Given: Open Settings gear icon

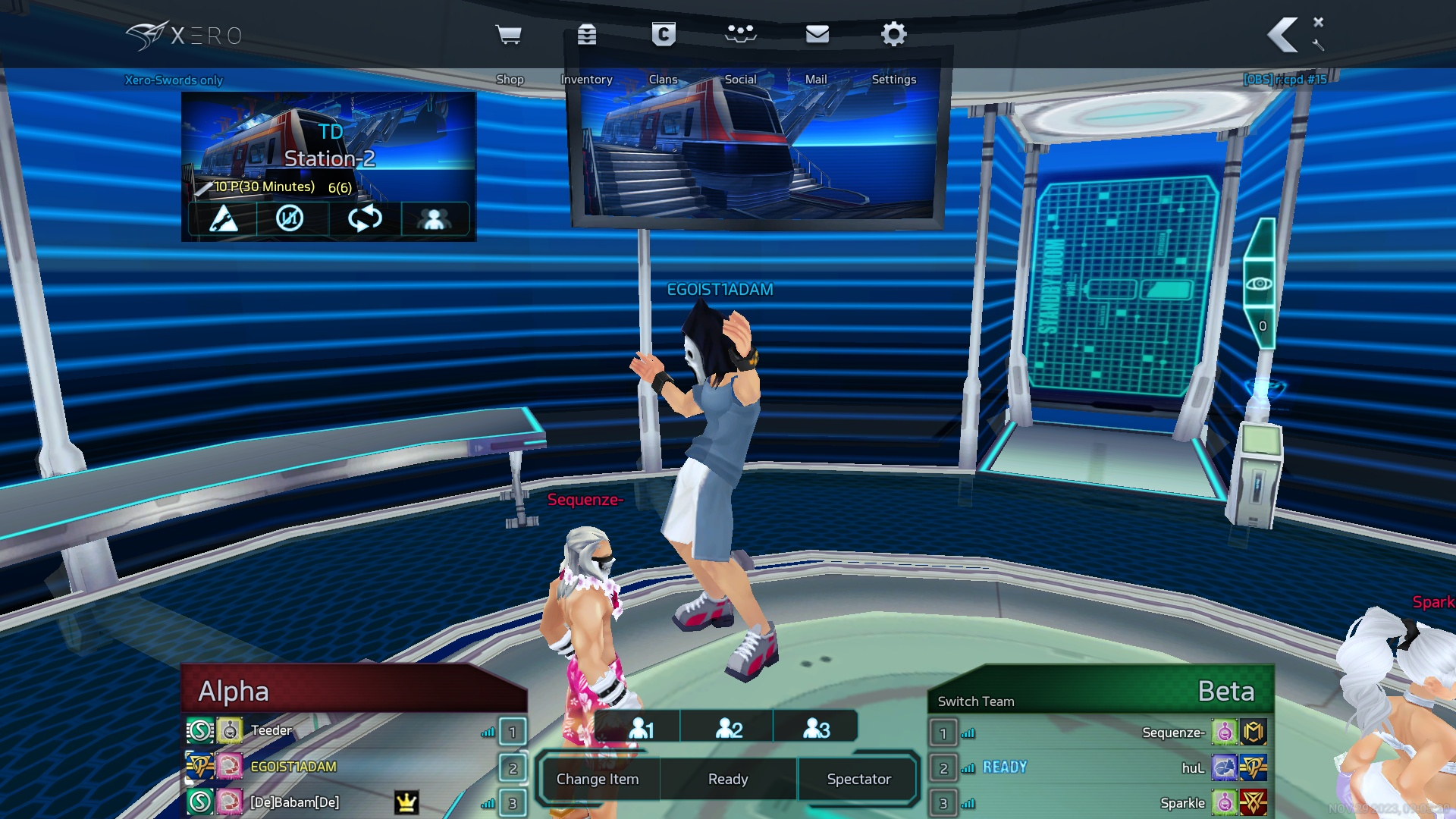Looking at the screenshot, I should click(894, 35).
